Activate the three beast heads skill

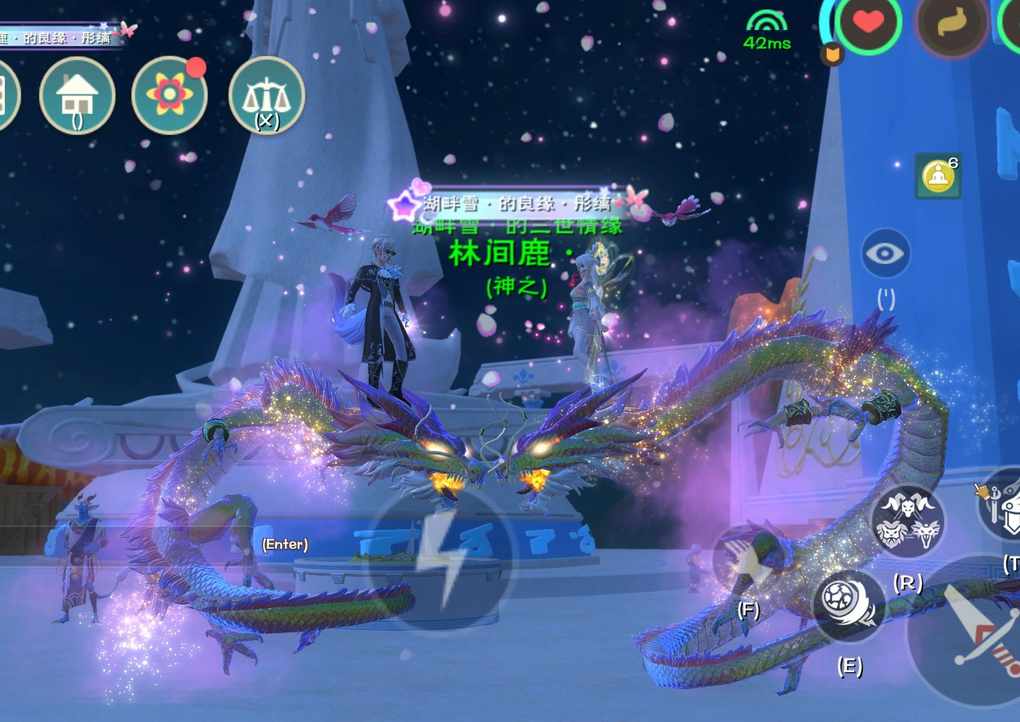(907, 520)
